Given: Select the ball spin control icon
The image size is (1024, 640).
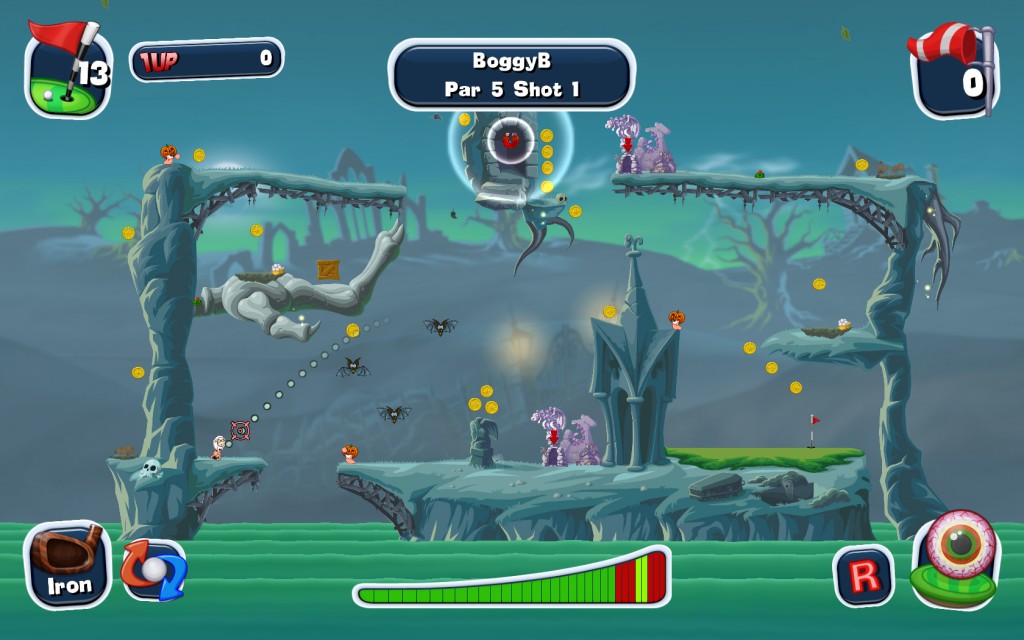Looking at the screenshot, I should pyautogui.click(x=153, y=570).
